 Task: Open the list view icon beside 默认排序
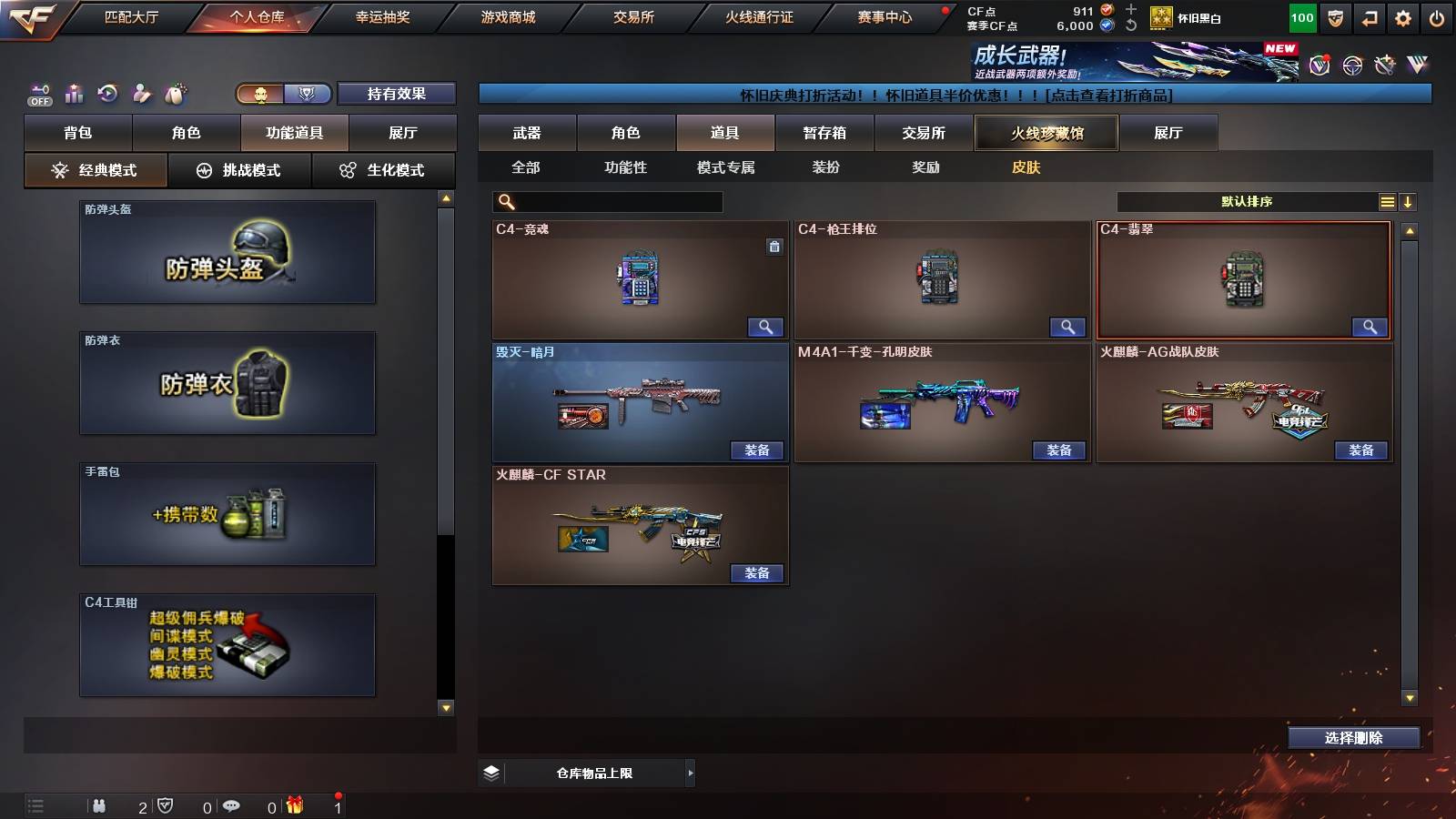pos(1387,200)
